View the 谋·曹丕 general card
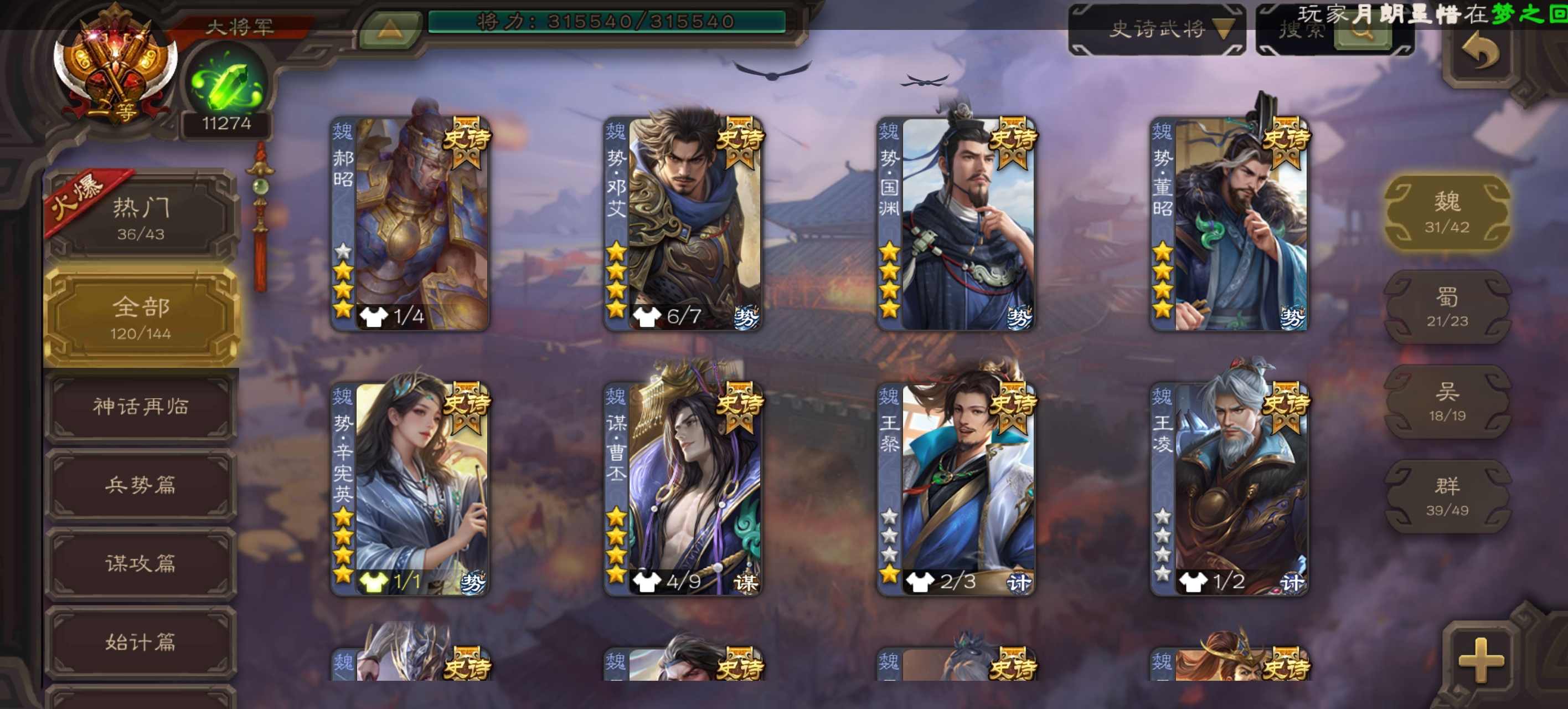The image size is (1568, 709). click(x=682, y=489)
